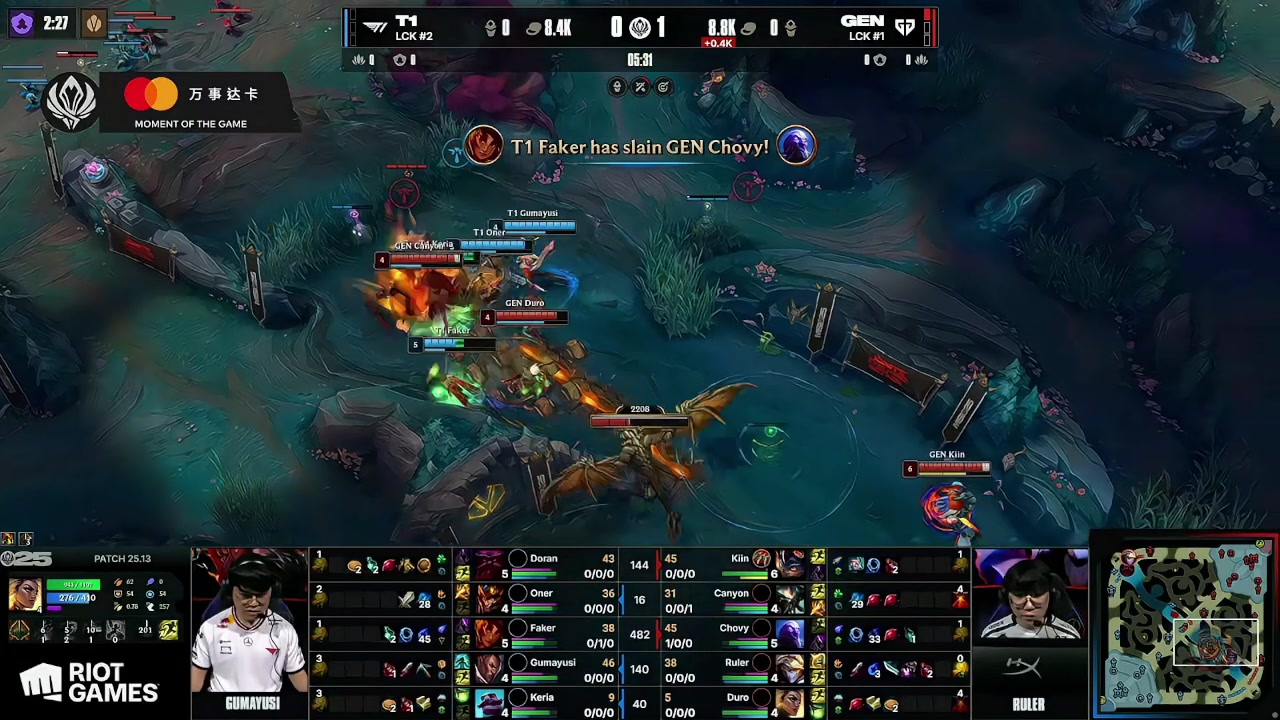The height and width of the screenshot is (720, 1280).
Task: Click the Mastercard Moment of the Game banner
Action: pos(190,103)
